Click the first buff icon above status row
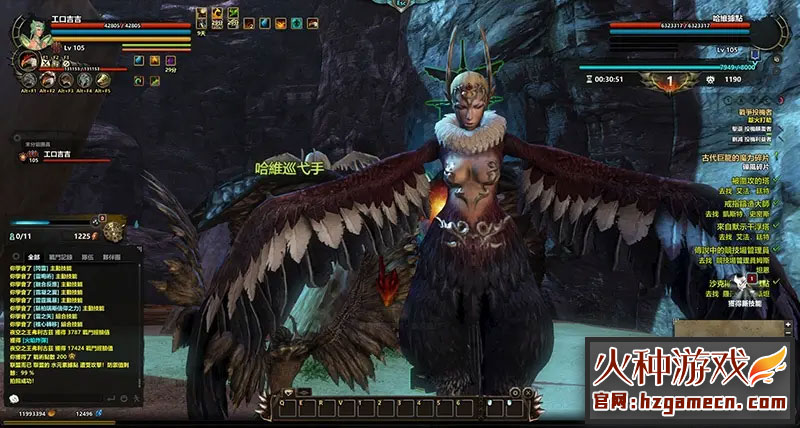The height and width of the screenshot is (428, 800). coord(202,14)
